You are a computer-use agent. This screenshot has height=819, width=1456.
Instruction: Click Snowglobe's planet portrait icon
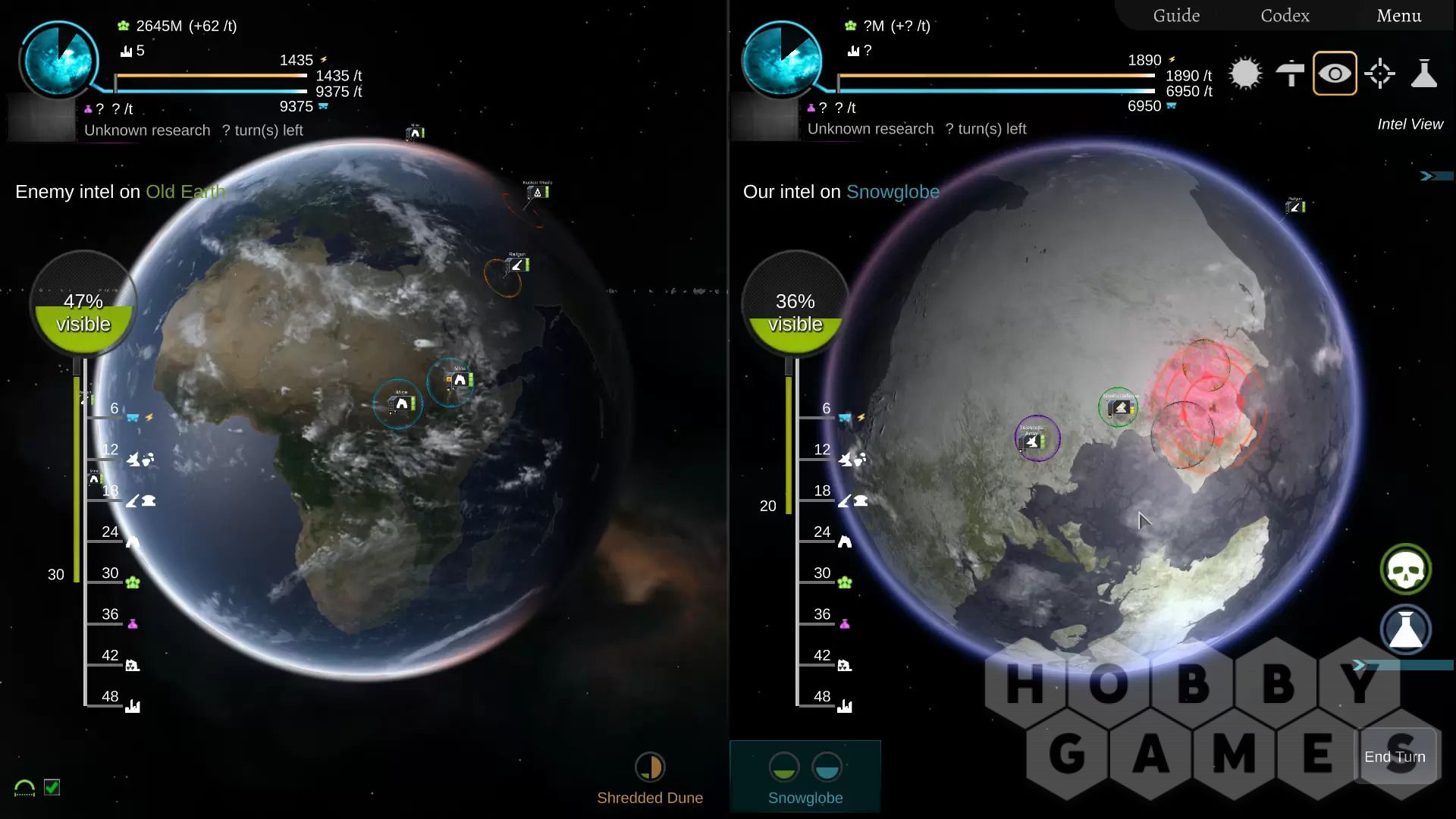pos(781,59)
